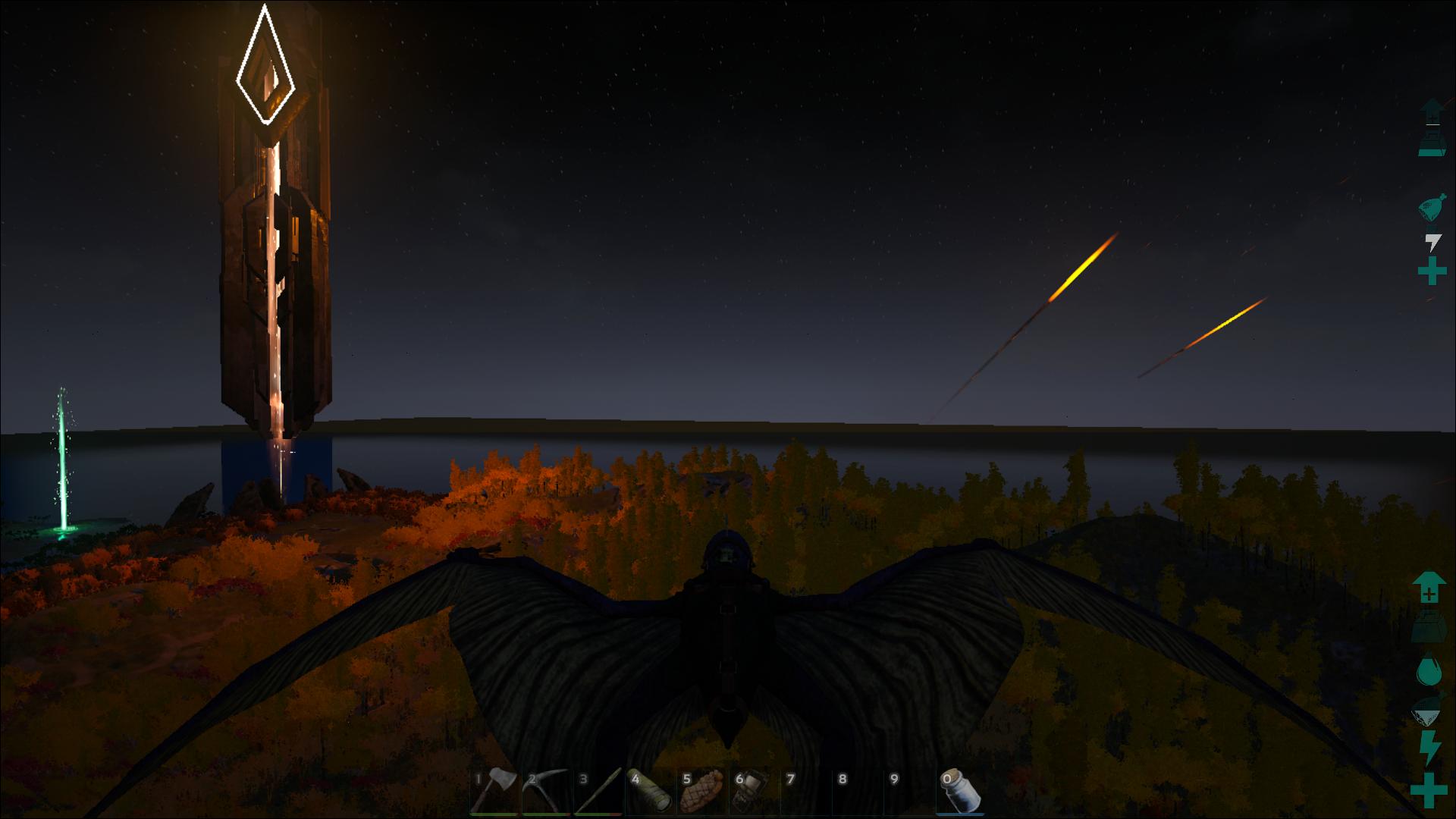
Task: Use the spyglass in hotbar slot 4
Action: [x=651, y=792]
